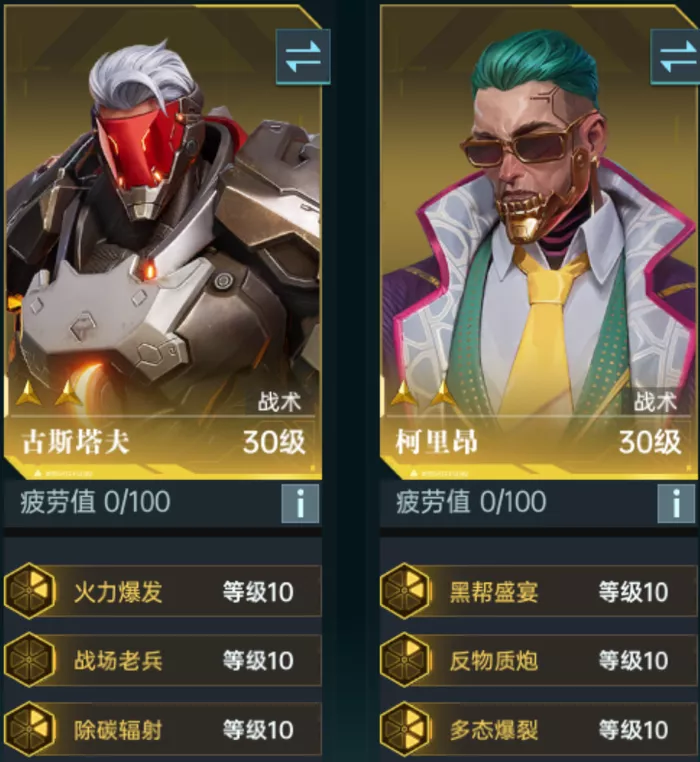Select the 反物质炮 skill row
700x762 pixels.
[x=538, y=660]
